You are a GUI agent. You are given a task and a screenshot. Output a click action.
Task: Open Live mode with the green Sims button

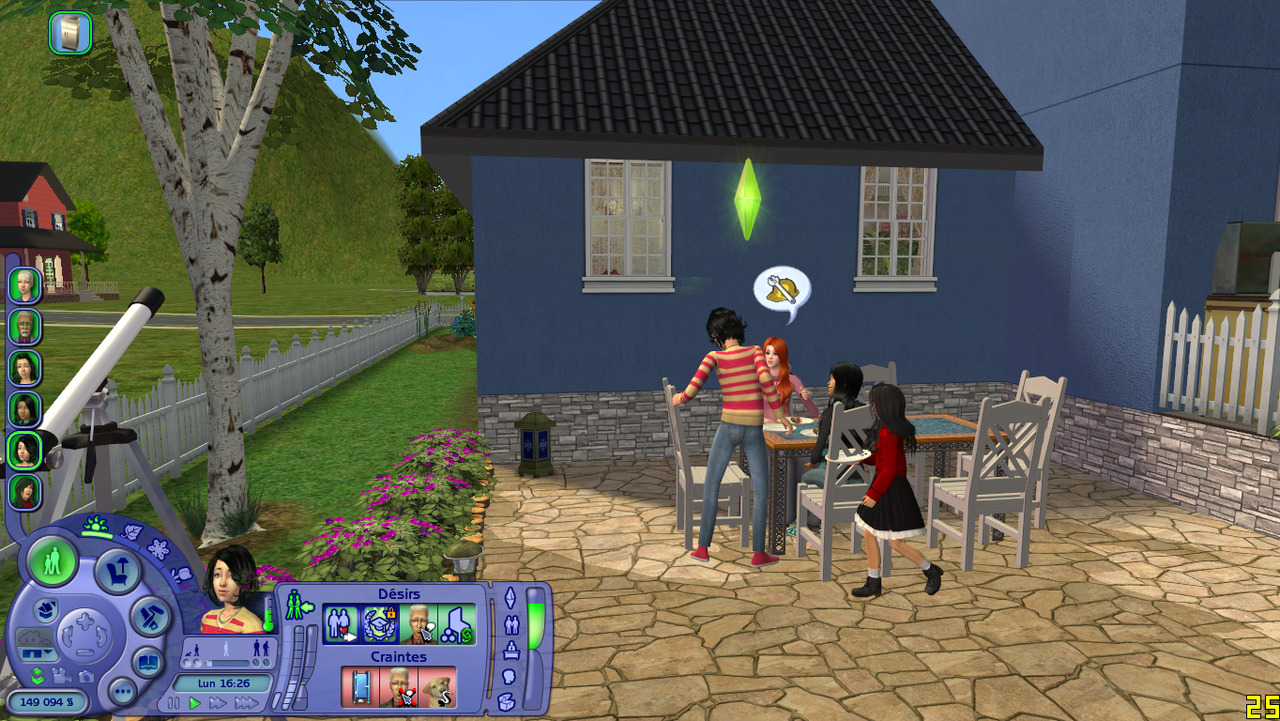[52, 562]
